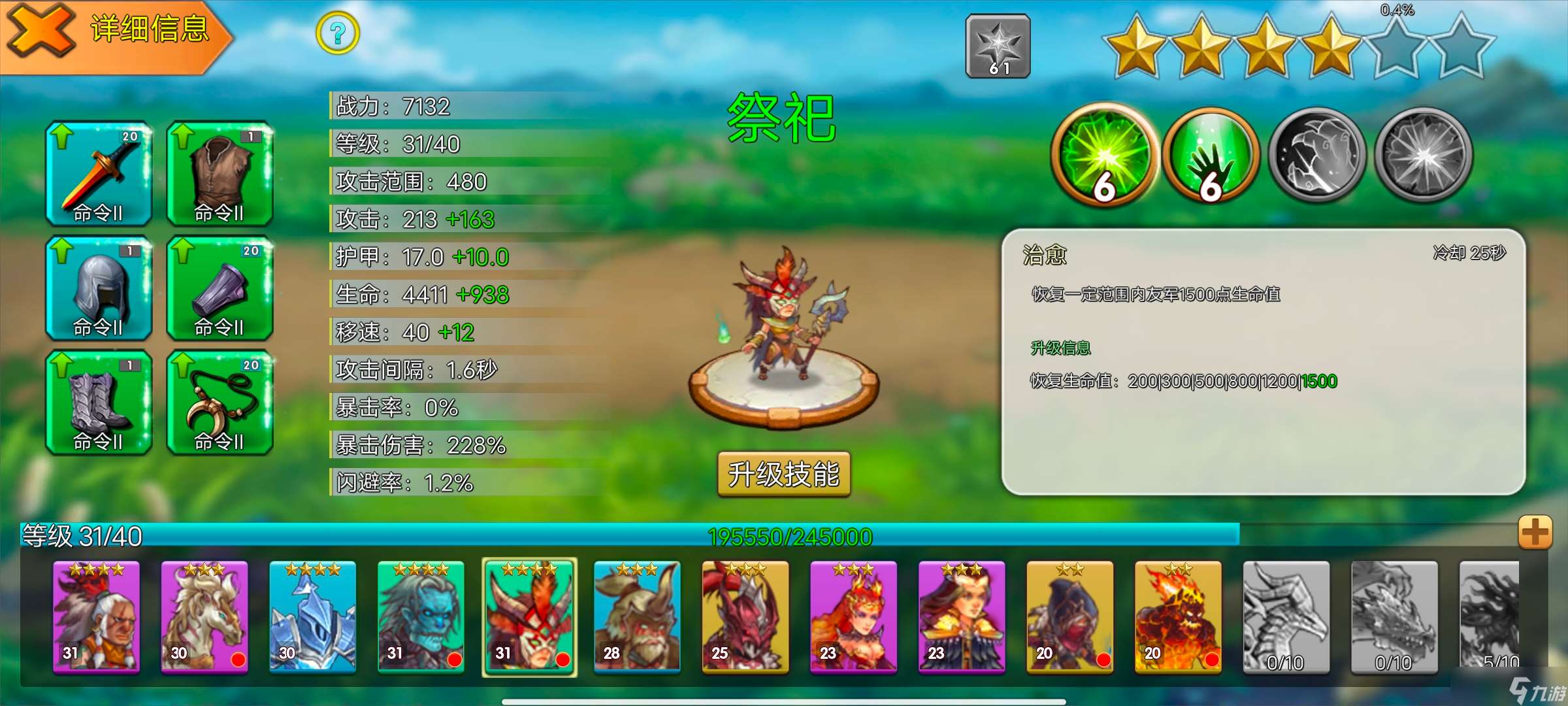Choose the blue-skinned troll hero portrait

tap(421, 616)
